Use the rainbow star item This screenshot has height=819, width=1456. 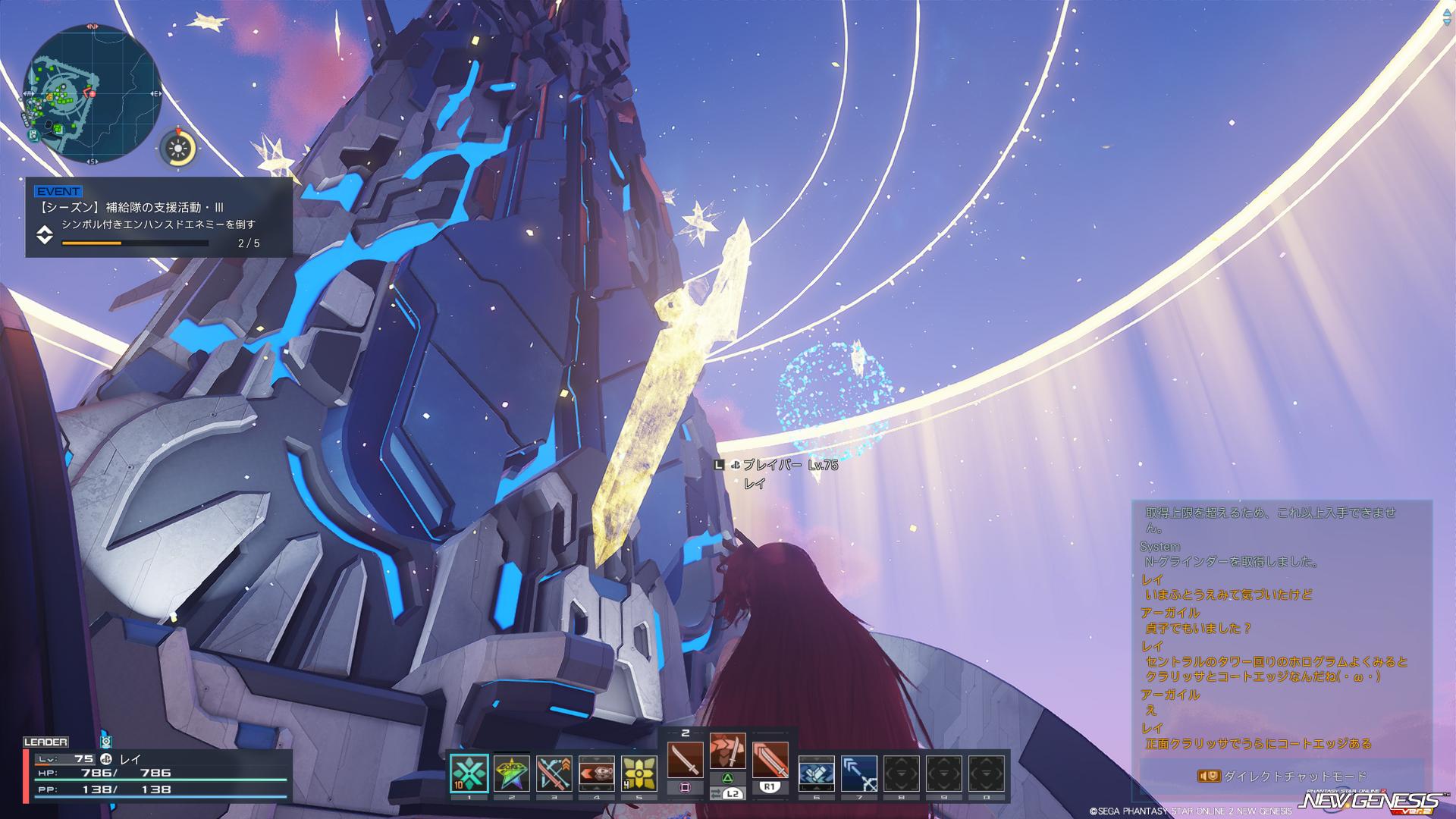[511, 773]
